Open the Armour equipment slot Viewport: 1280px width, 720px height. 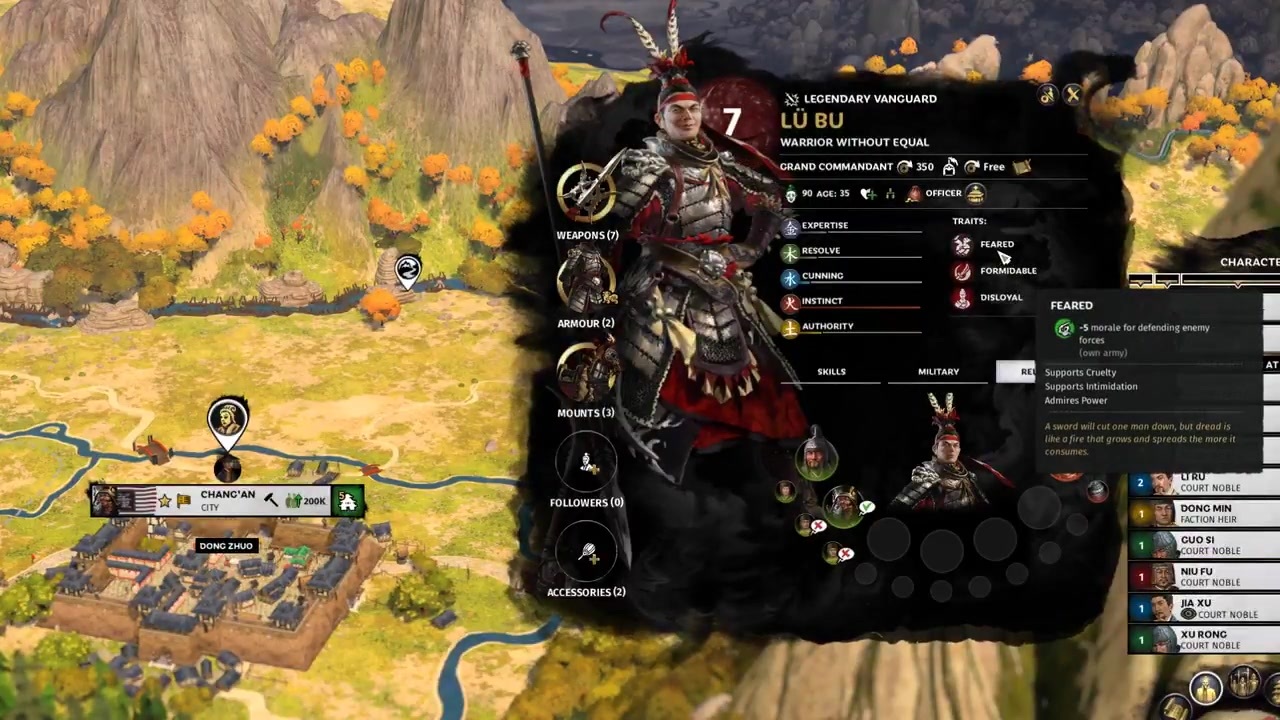click(x=587, y=281)
